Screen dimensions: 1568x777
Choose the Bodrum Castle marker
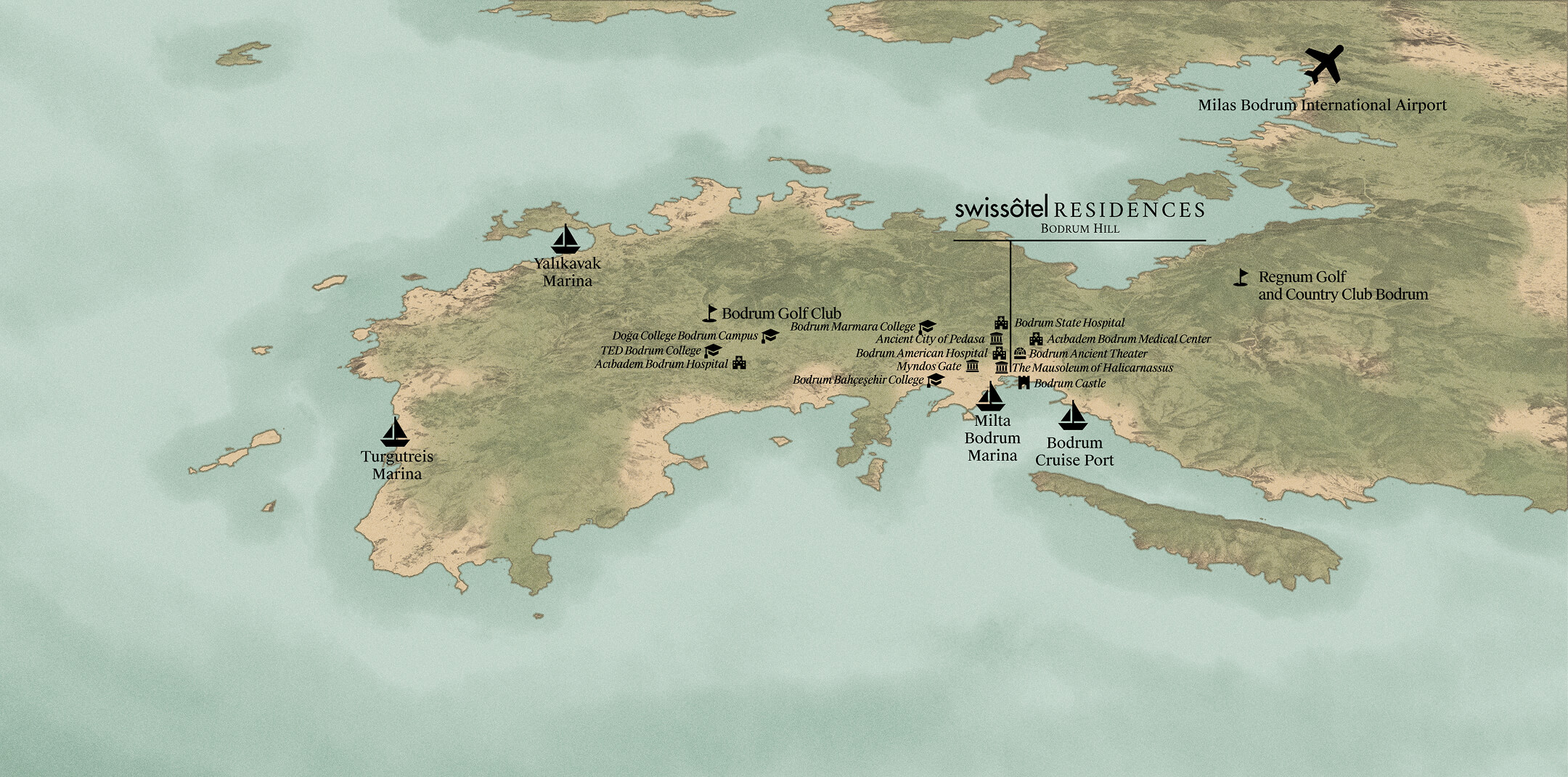coord(1024,383)
